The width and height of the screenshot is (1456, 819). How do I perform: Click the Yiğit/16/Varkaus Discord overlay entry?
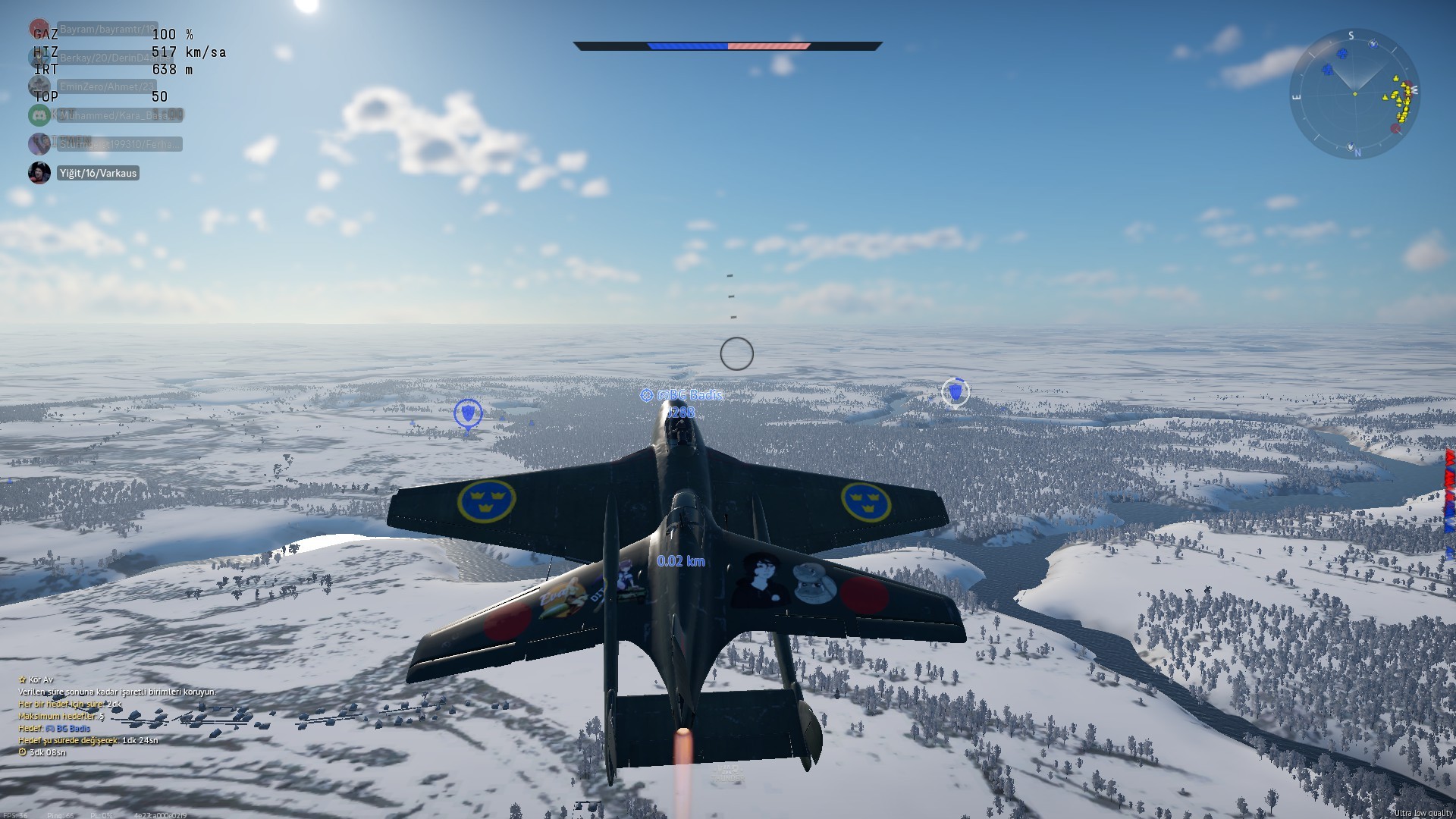click(x=98, y=173)
